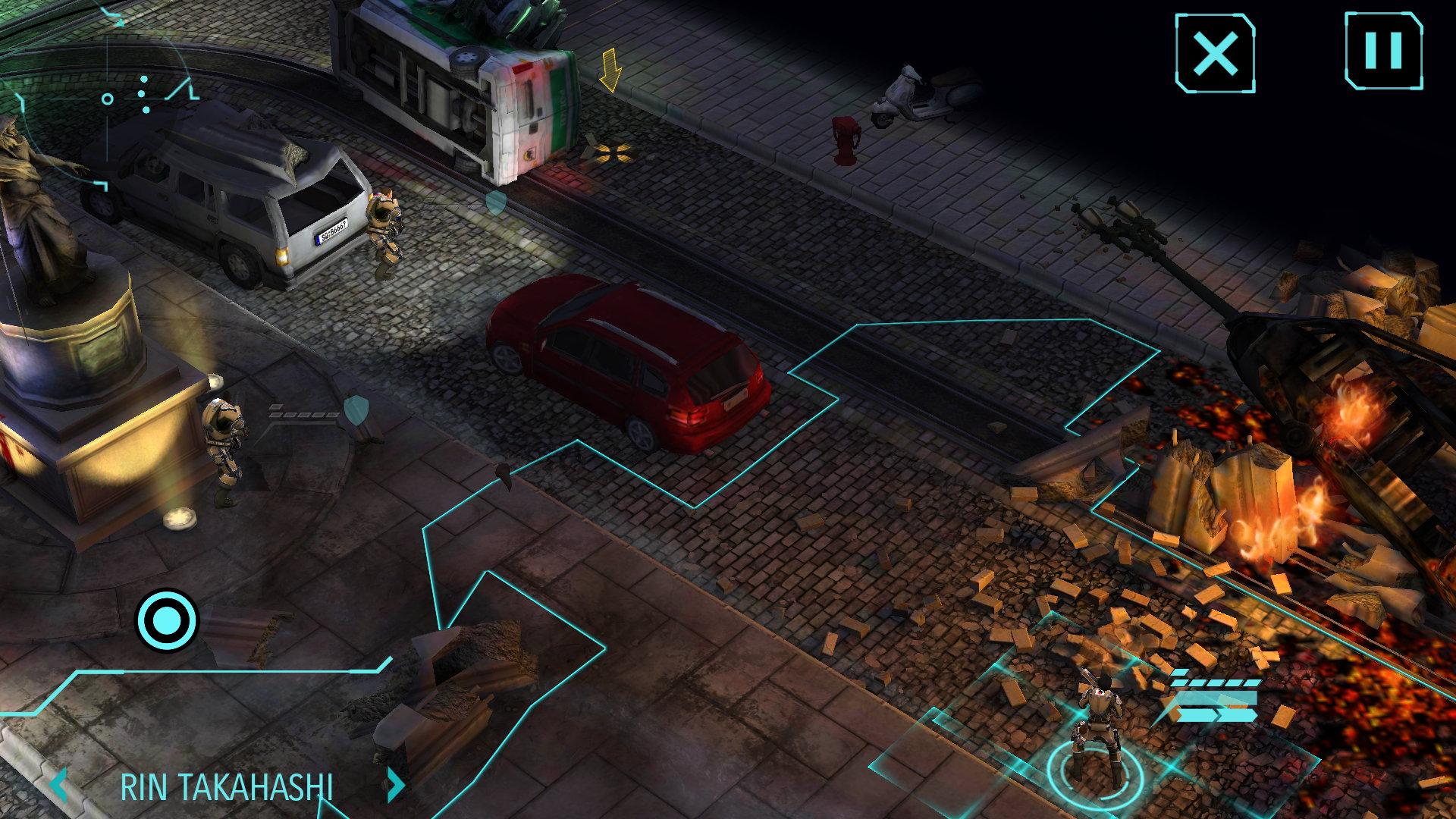This screenshot has height=819, width=1456.
Task: Switch to the previous soldier with left arrow
Action: (x=60, y=786)
